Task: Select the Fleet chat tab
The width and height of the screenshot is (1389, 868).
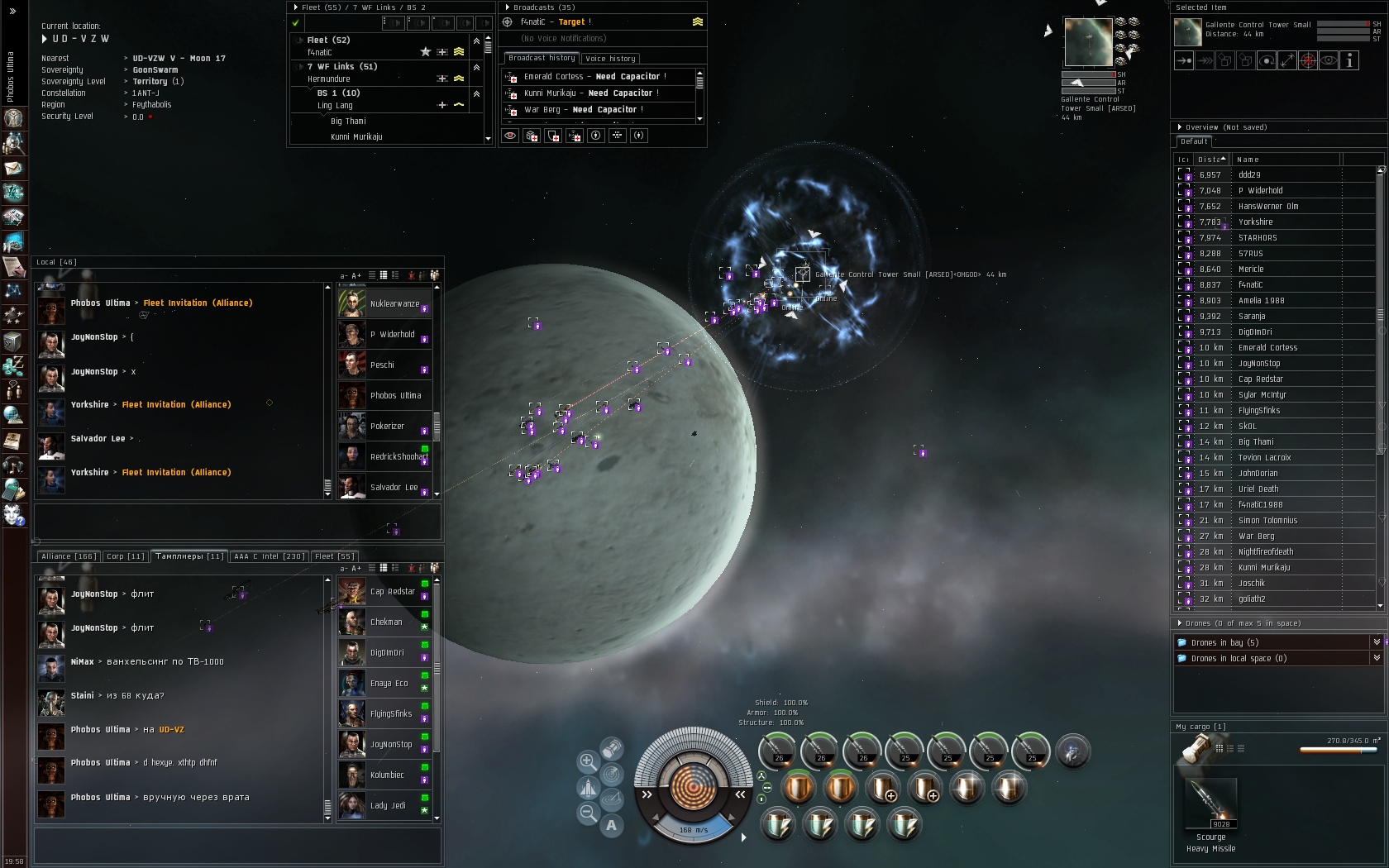Action: tap(334, 556)
